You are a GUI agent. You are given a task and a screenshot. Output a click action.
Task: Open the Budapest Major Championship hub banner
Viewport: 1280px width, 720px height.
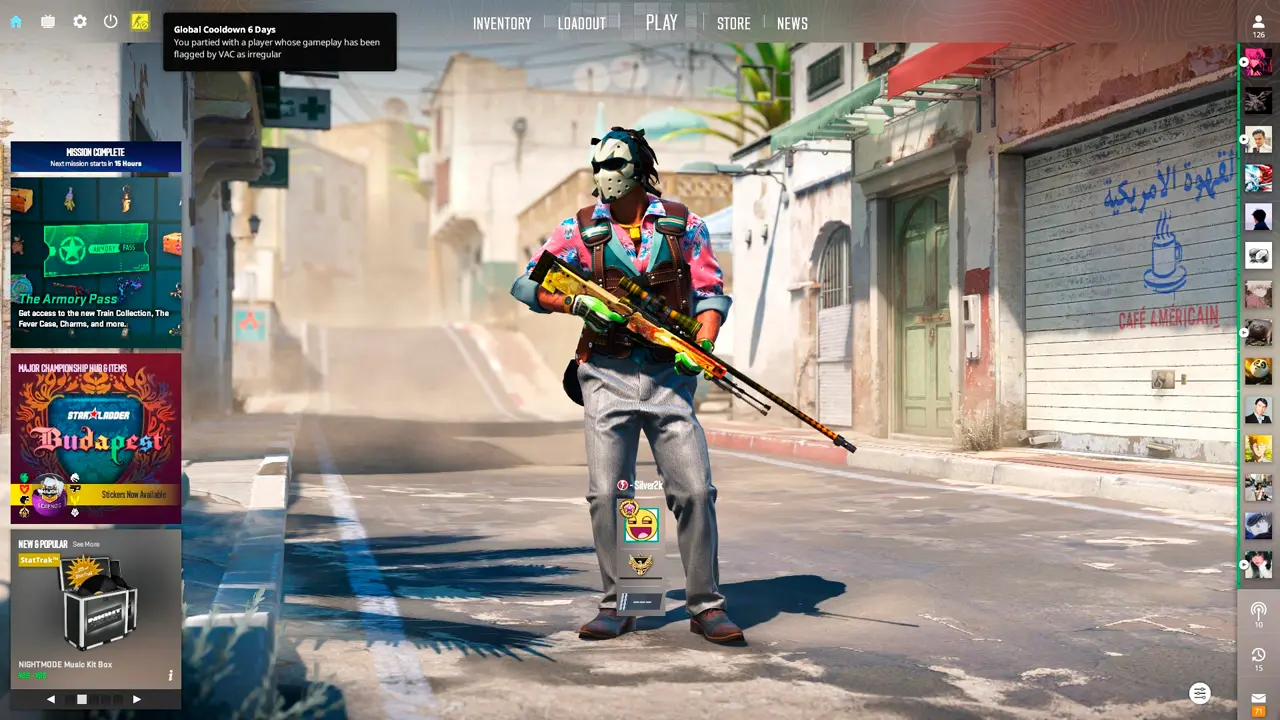click(96, 438)
